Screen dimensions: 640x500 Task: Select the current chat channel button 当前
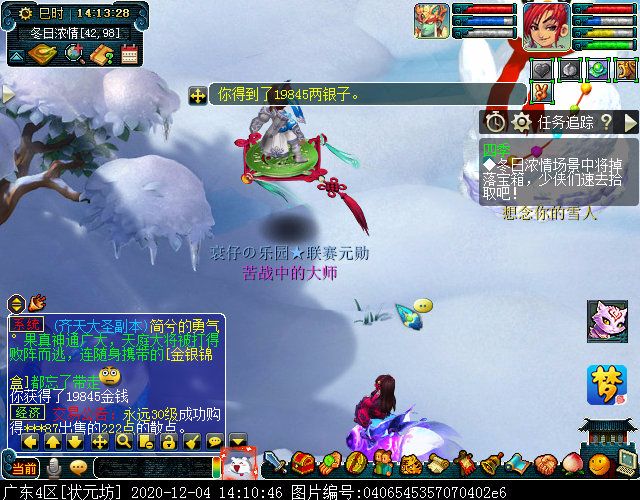[x=24, y=467]
